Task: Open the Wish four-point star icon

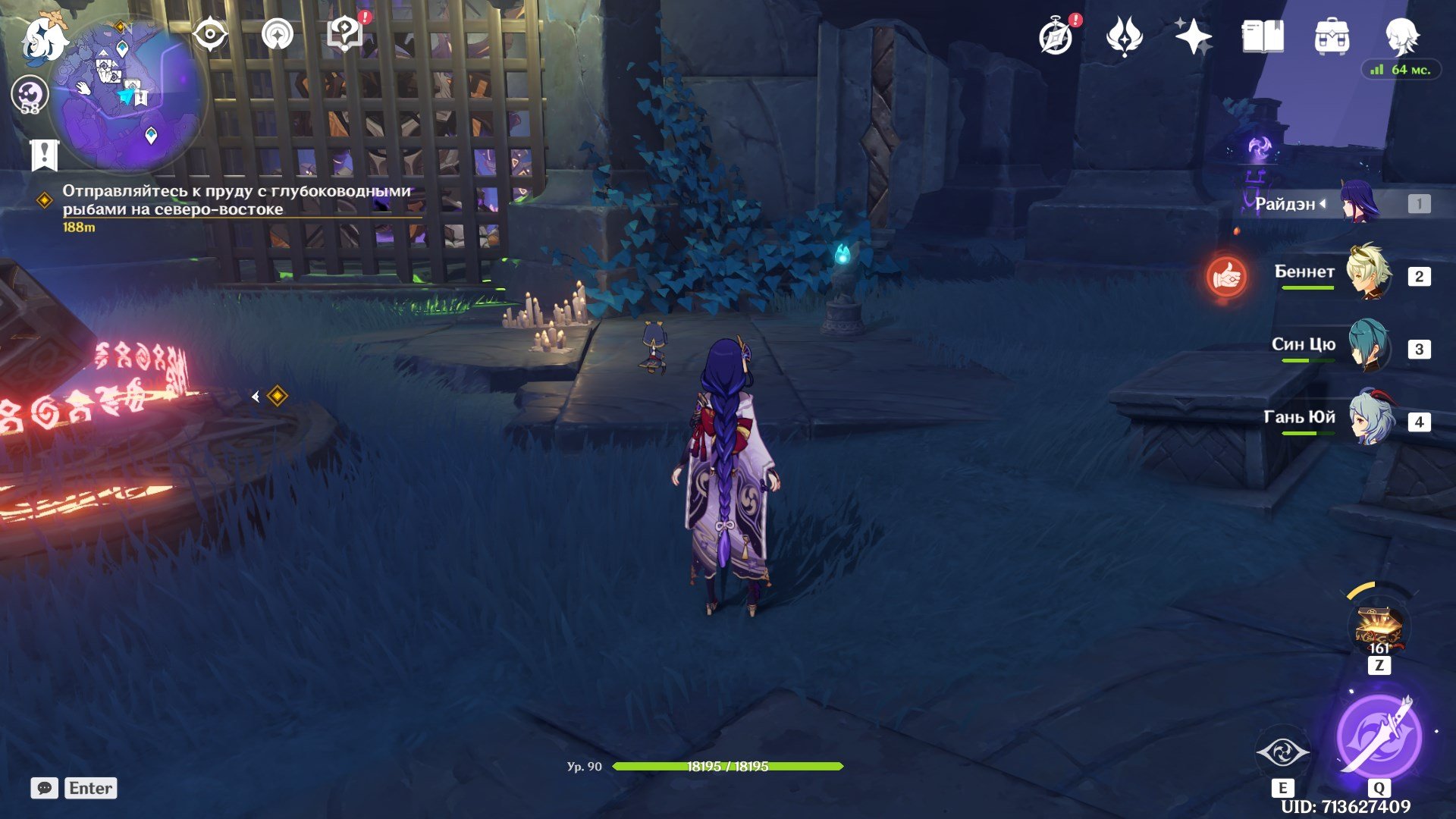Action: pyautogui.click(x=1193, y=36)
